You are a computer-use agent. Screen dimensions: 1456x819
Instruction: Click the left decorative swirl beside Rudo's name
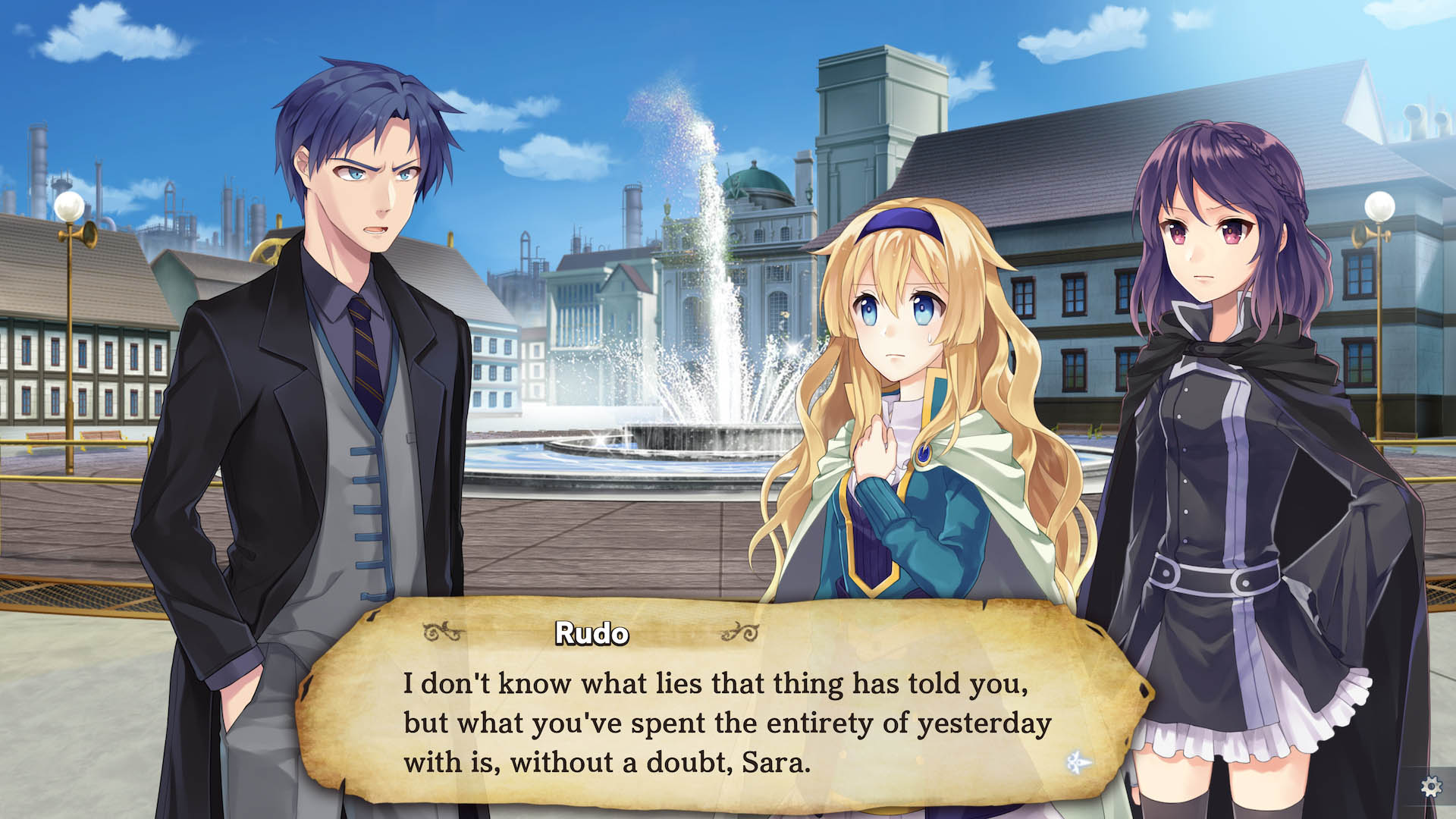(442, 631)
